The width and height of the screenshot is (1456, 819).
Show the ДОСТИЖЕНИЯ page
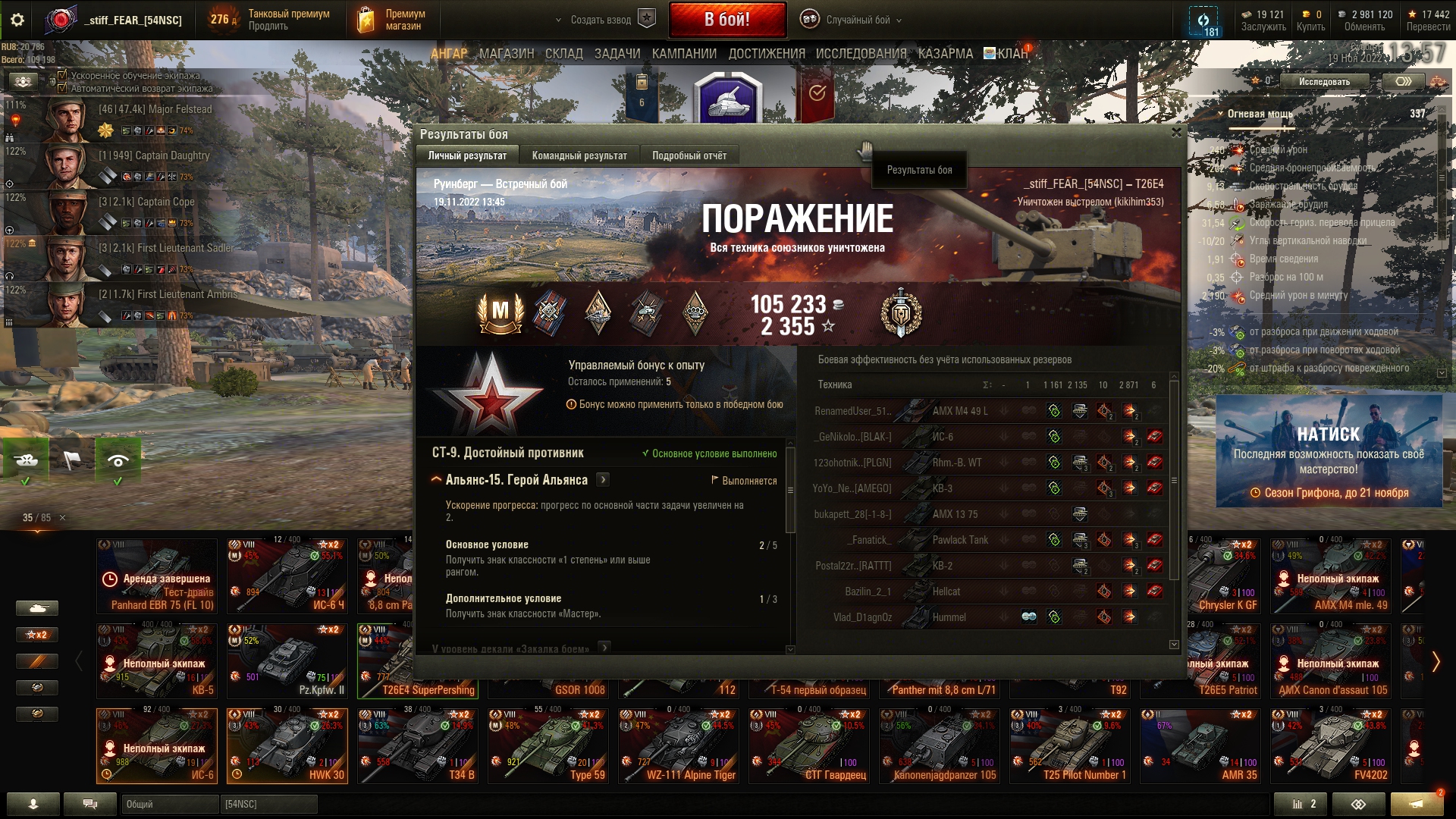pos(766,54)
